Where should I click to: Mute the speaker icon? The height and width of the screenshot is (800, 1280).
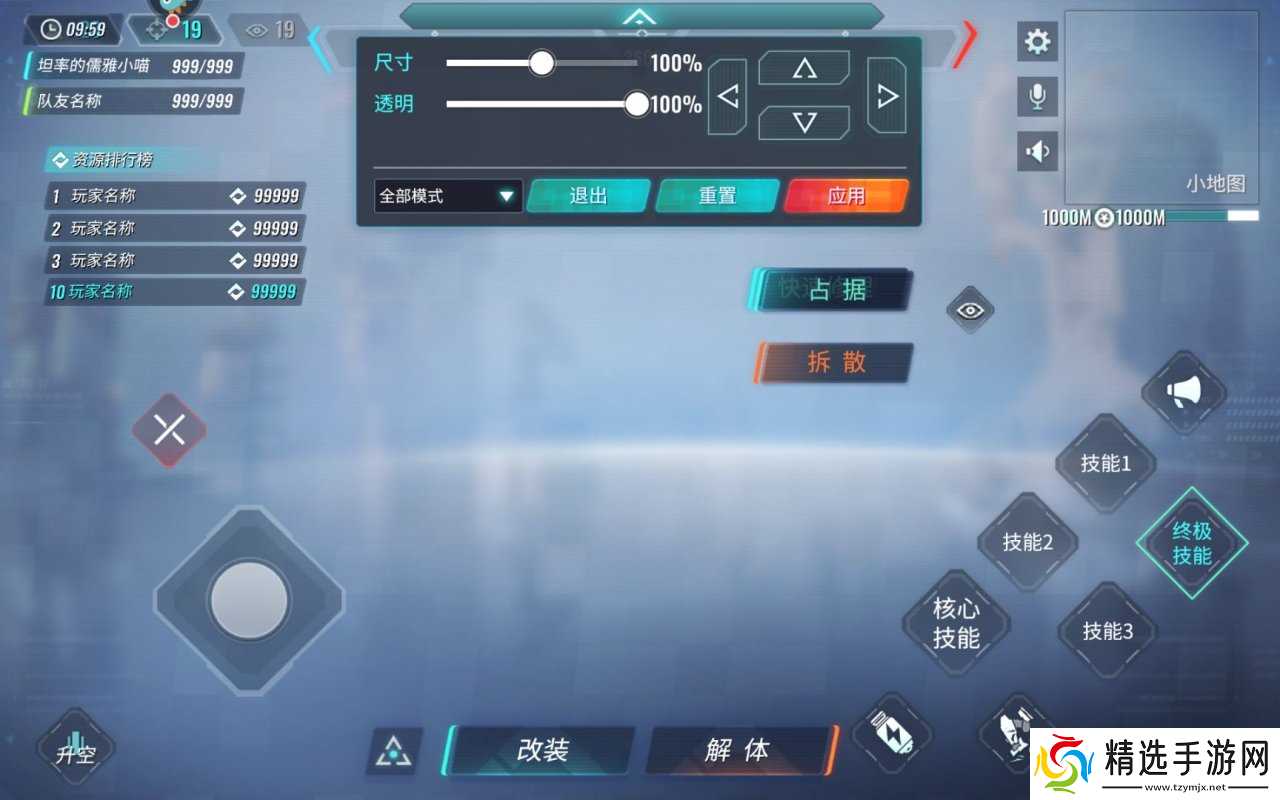tap(1037, 151)
